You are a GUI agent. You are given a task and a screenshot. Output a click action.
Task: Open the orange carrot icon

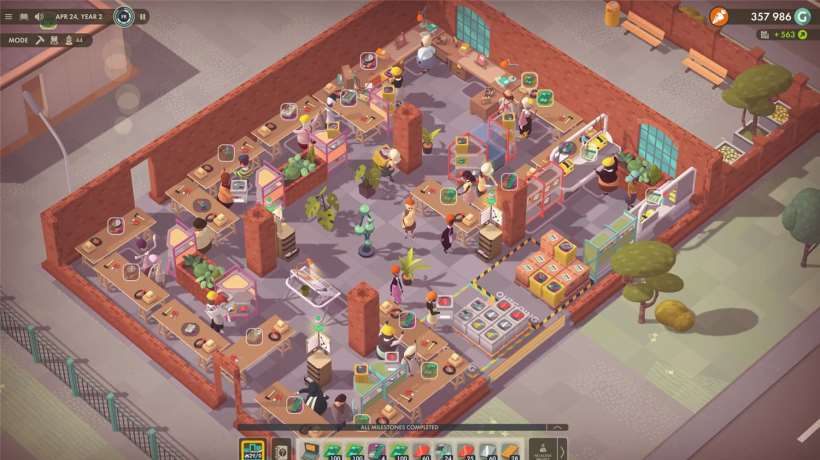pos(719,16)
